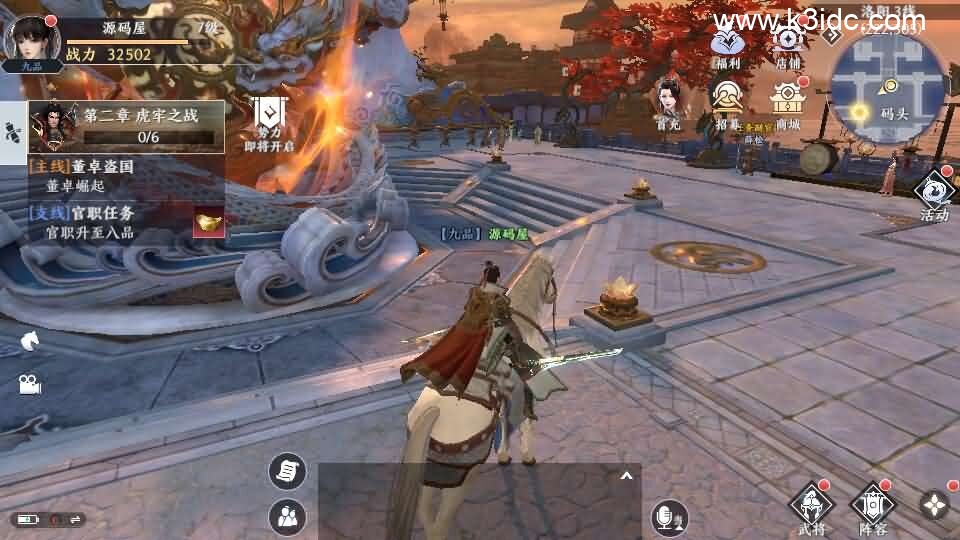
Task: Open the 店铺 shop icon
Action: point(788,45)
